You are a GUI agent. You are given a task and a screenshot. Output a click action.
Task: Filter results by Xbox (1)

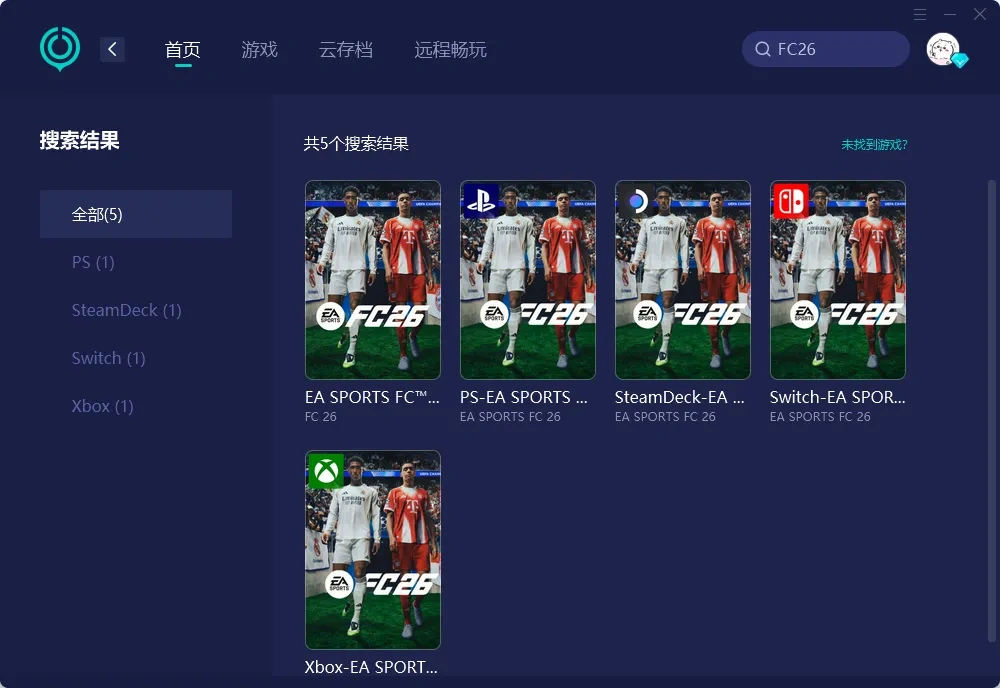point(102,406)
